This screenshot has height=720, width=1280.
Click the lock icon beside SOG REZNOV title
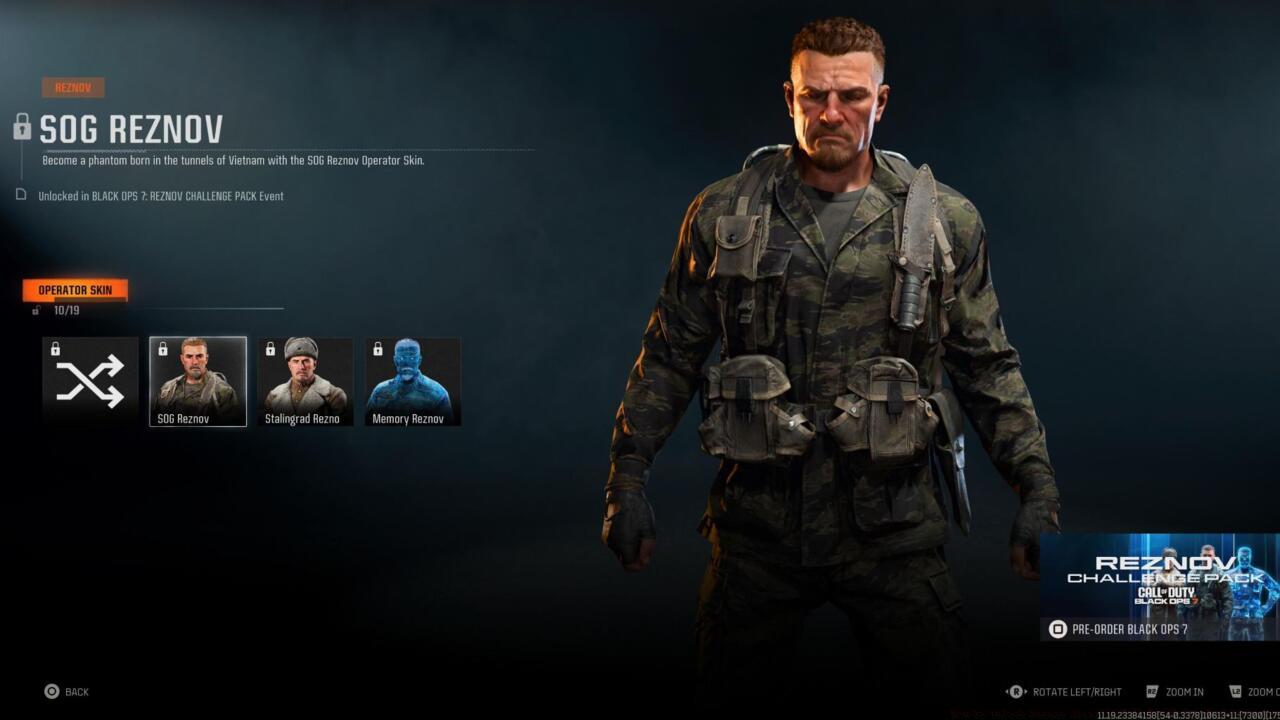click(x=22, y=128)
